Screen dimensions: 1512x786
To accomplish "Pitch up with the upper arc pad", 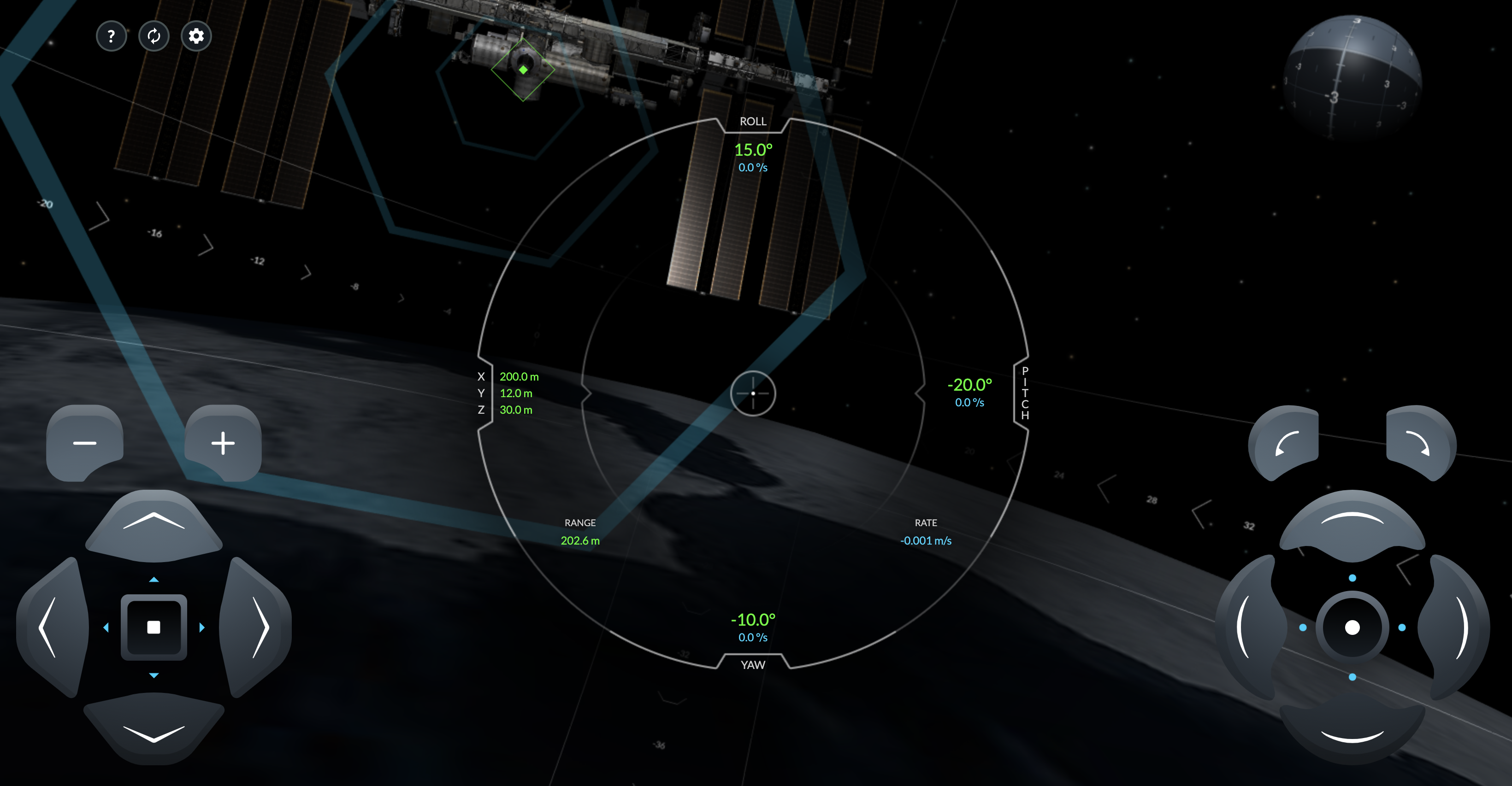I will 1353,524.
